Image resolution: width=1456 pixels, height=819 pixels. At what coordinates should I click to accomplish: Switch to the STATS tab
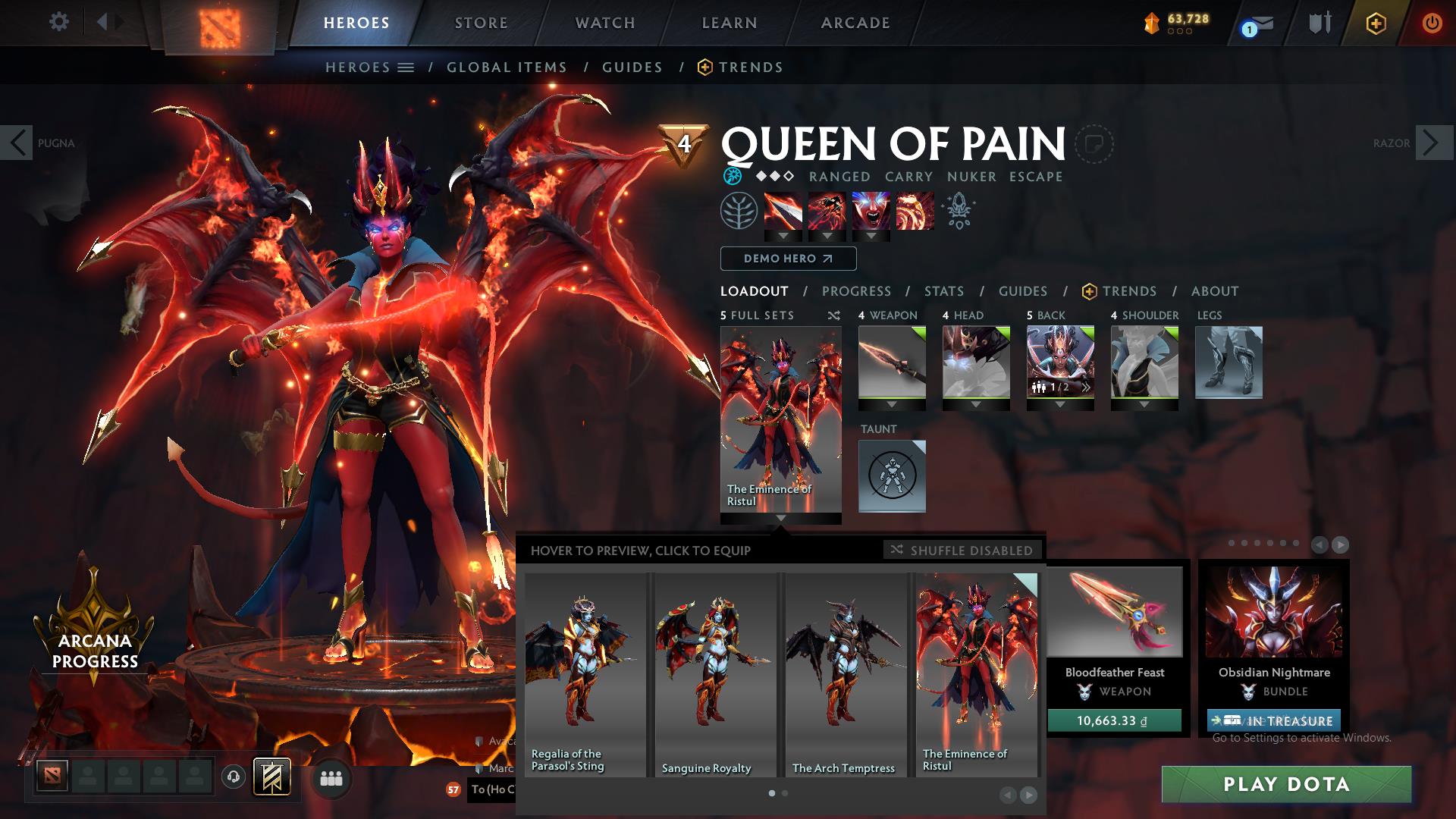coord(943,291)
